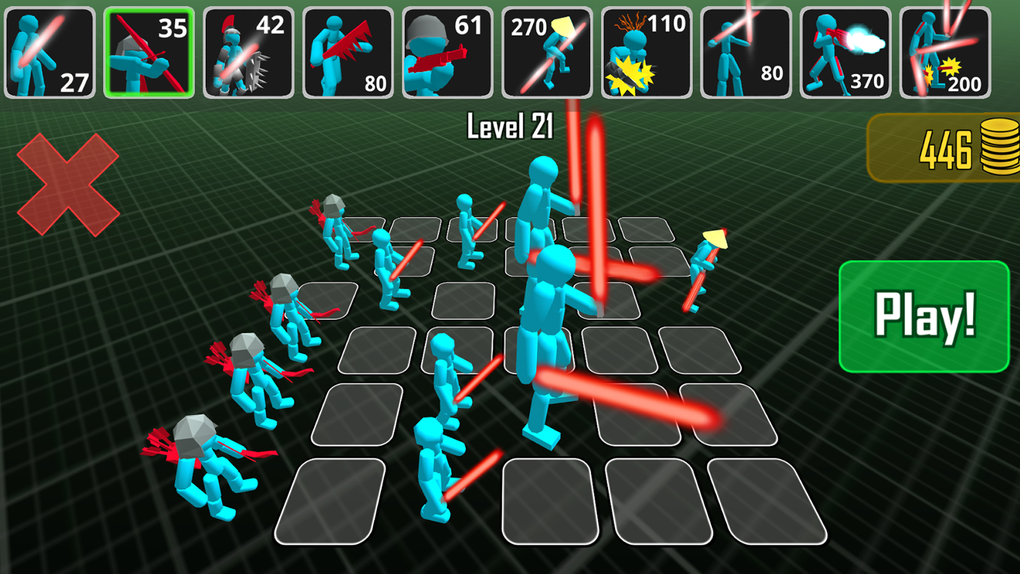
Task: Pick the 42-cost spiked shield knight unit
Action: [249, 53]
